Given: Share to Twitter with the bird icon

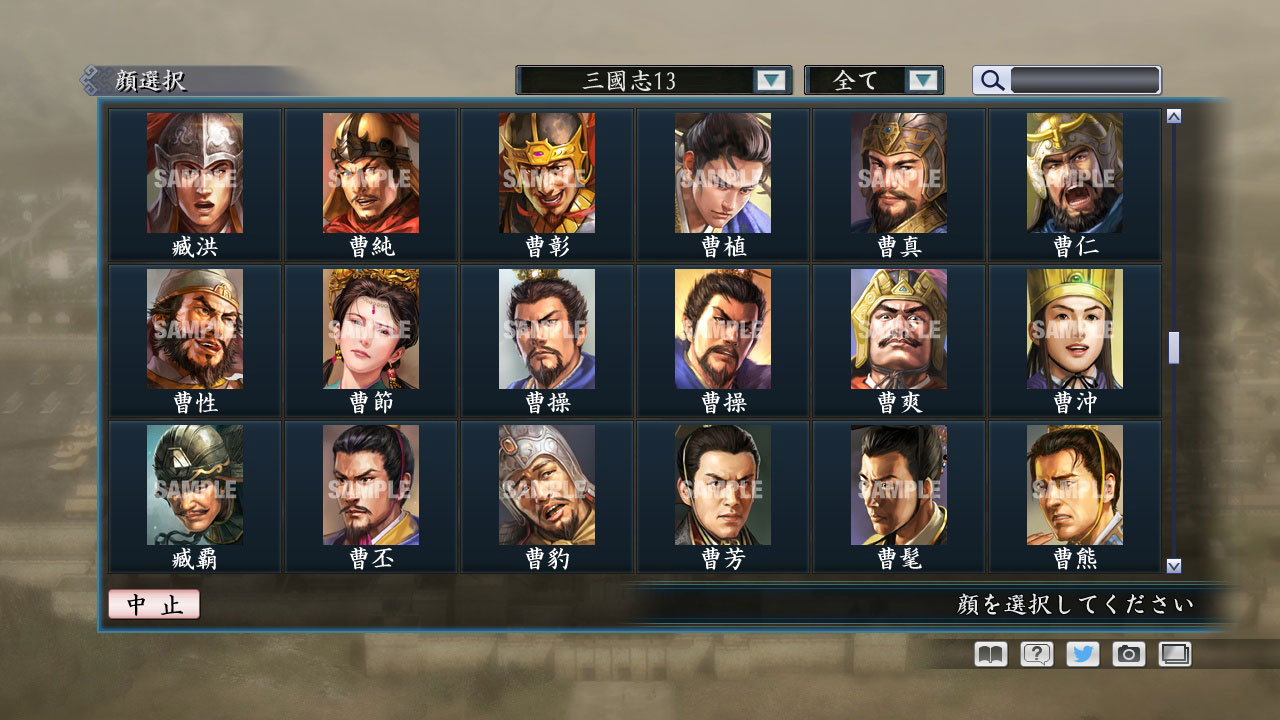Looking at the screenshot, I should point(1081,654).
